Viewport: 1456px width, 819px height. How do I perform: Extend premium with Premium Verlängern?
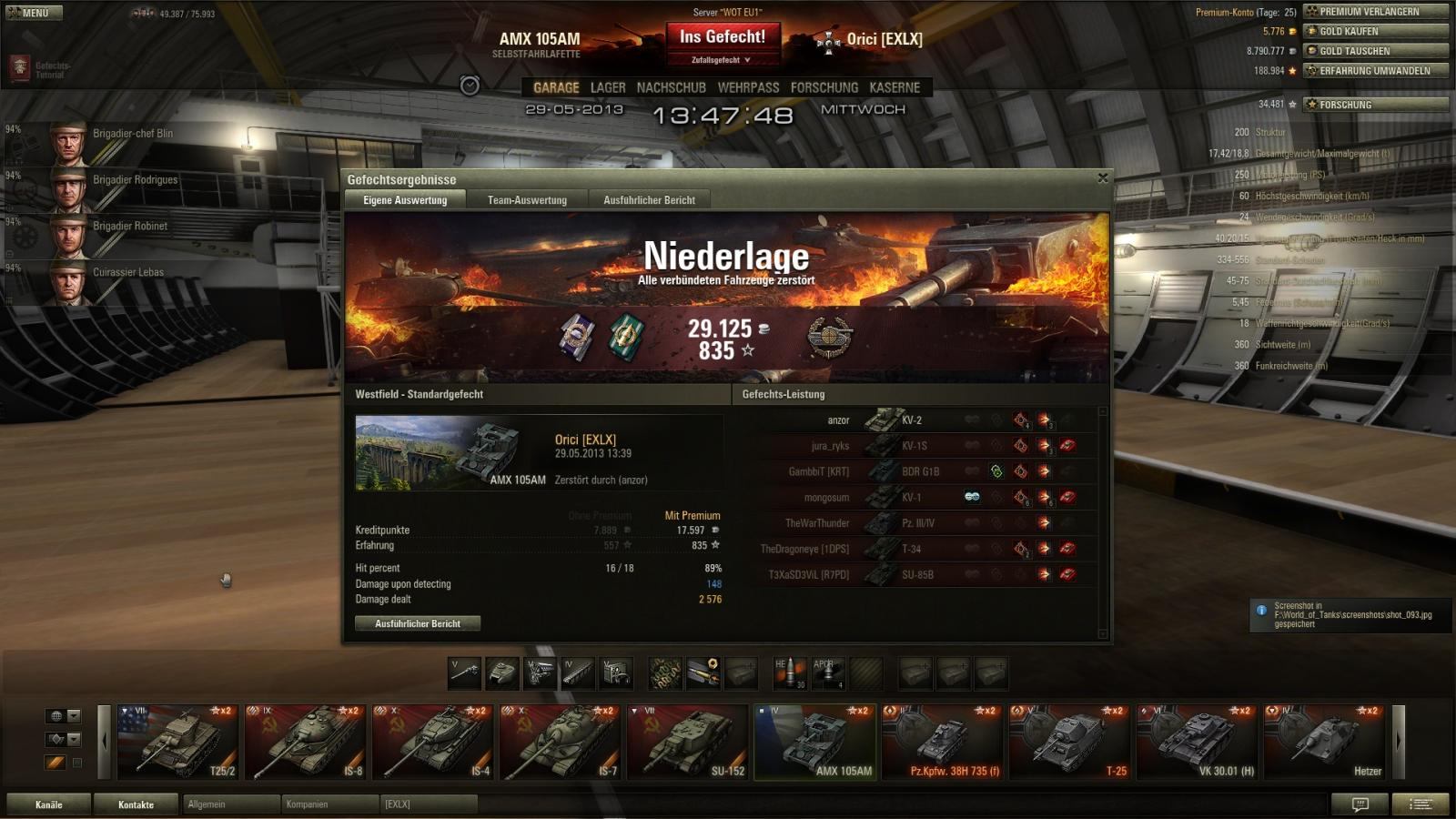click(1375, 12)
